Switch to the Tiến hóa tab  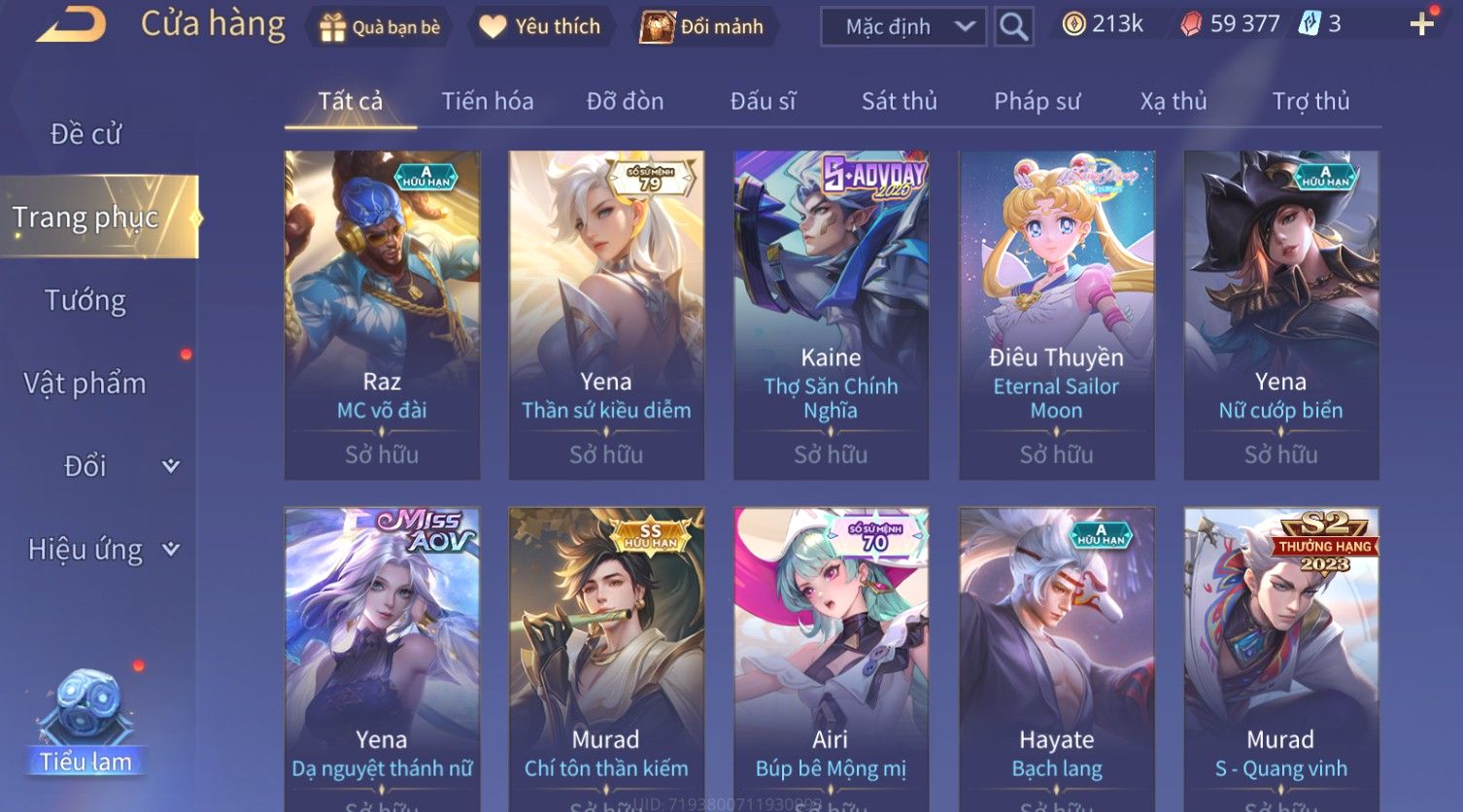[x=488, y=101]
